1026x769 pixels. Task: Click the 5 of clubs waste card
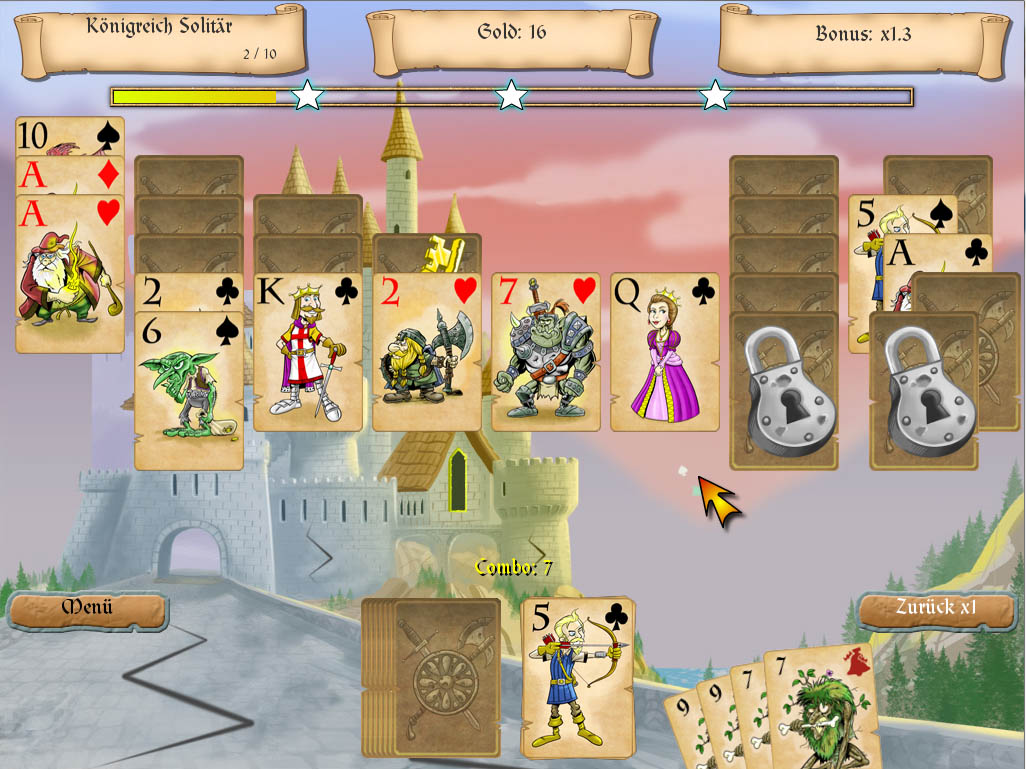click(x=578, y=677)
